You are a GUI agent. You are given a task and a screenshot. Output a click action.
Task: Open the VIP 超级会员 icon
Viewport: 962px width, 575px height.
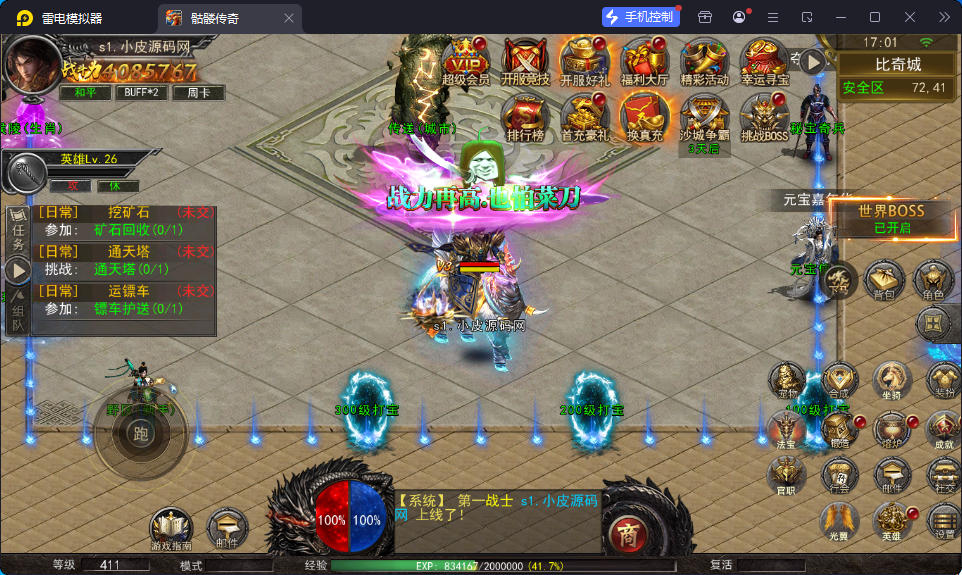point(465,60)
